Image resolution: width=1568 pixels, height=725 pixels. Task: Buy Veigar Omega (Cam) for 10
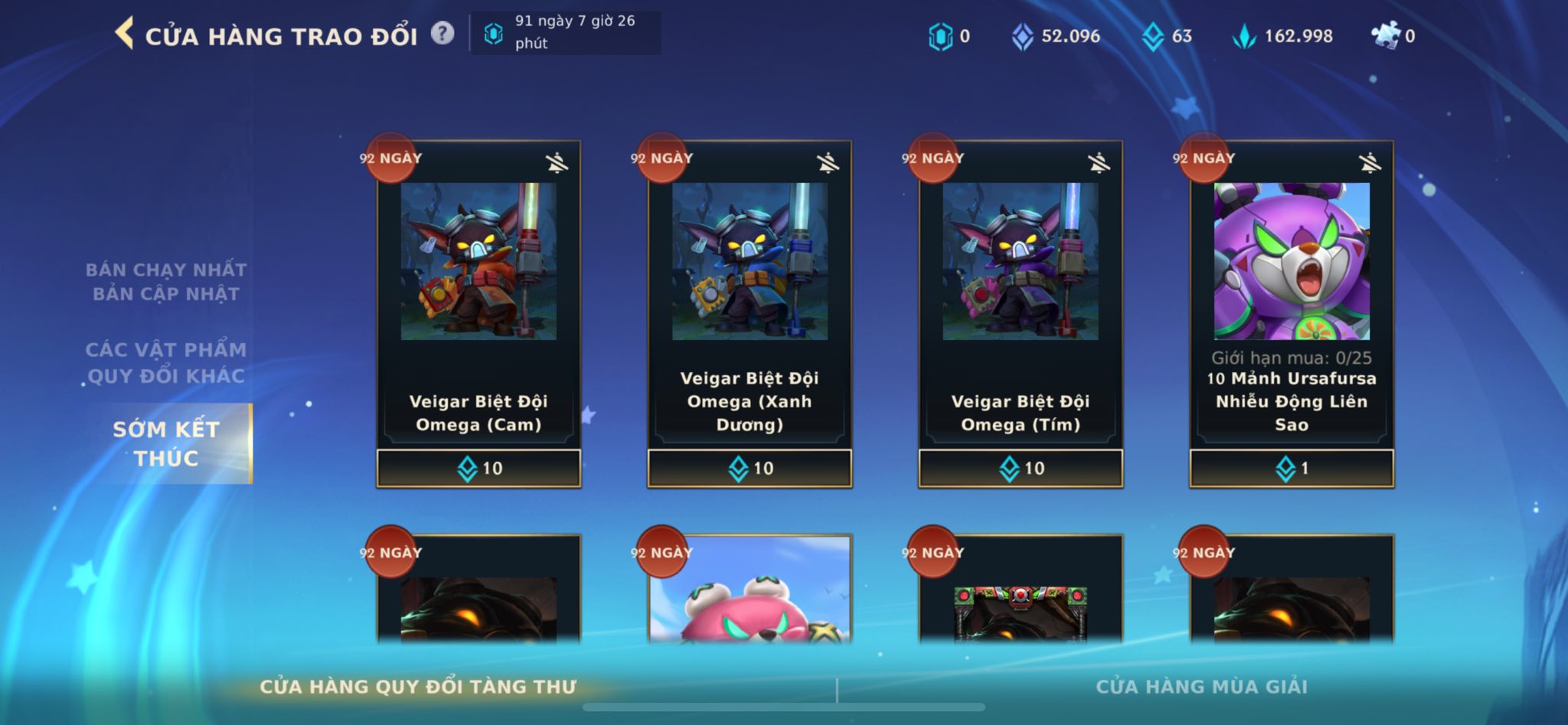(479, 469)
